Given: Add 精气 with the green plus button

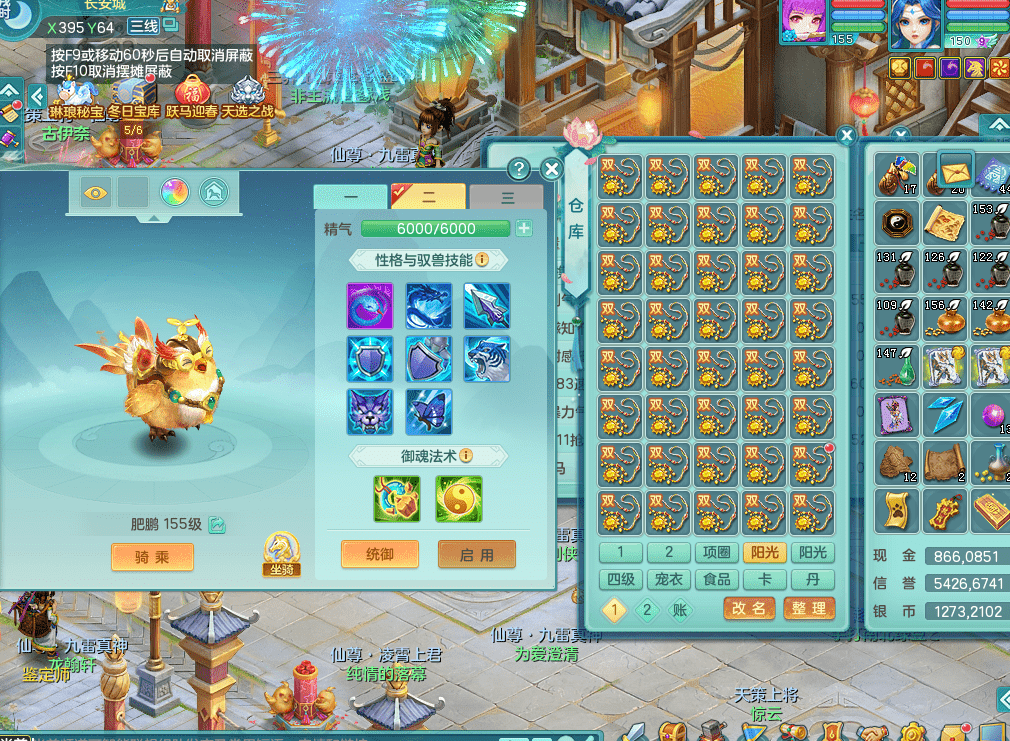Looking at the screenshot, I should [524, 229].
